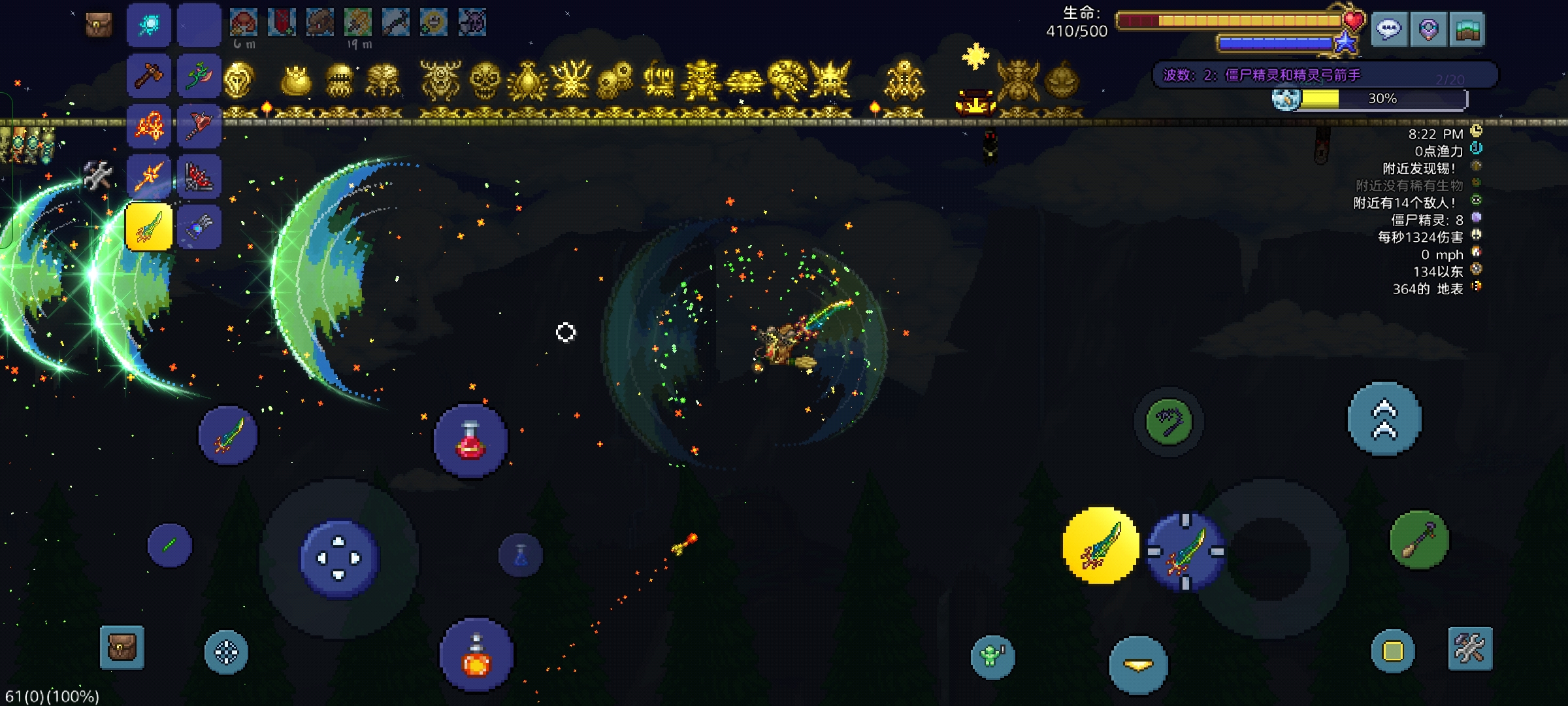Choose the wooden hammer hotbar slot
The image size is (1568, 706).
pos(149,76)
